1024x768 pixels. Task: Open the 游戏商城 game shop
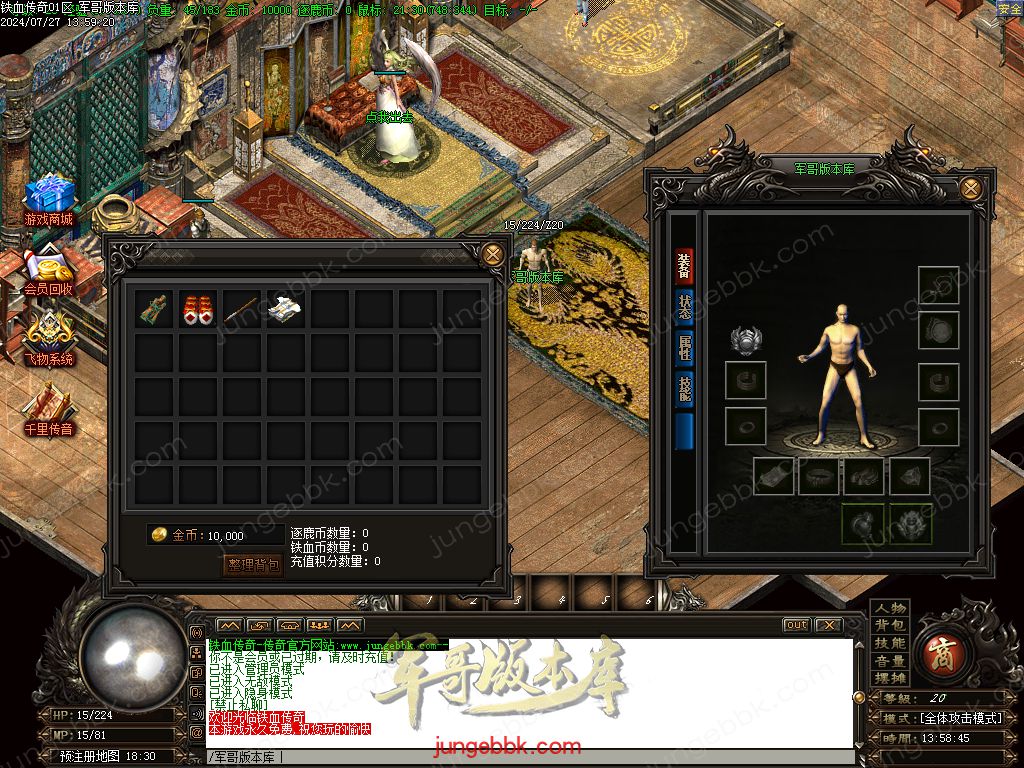tap(49, 200)
